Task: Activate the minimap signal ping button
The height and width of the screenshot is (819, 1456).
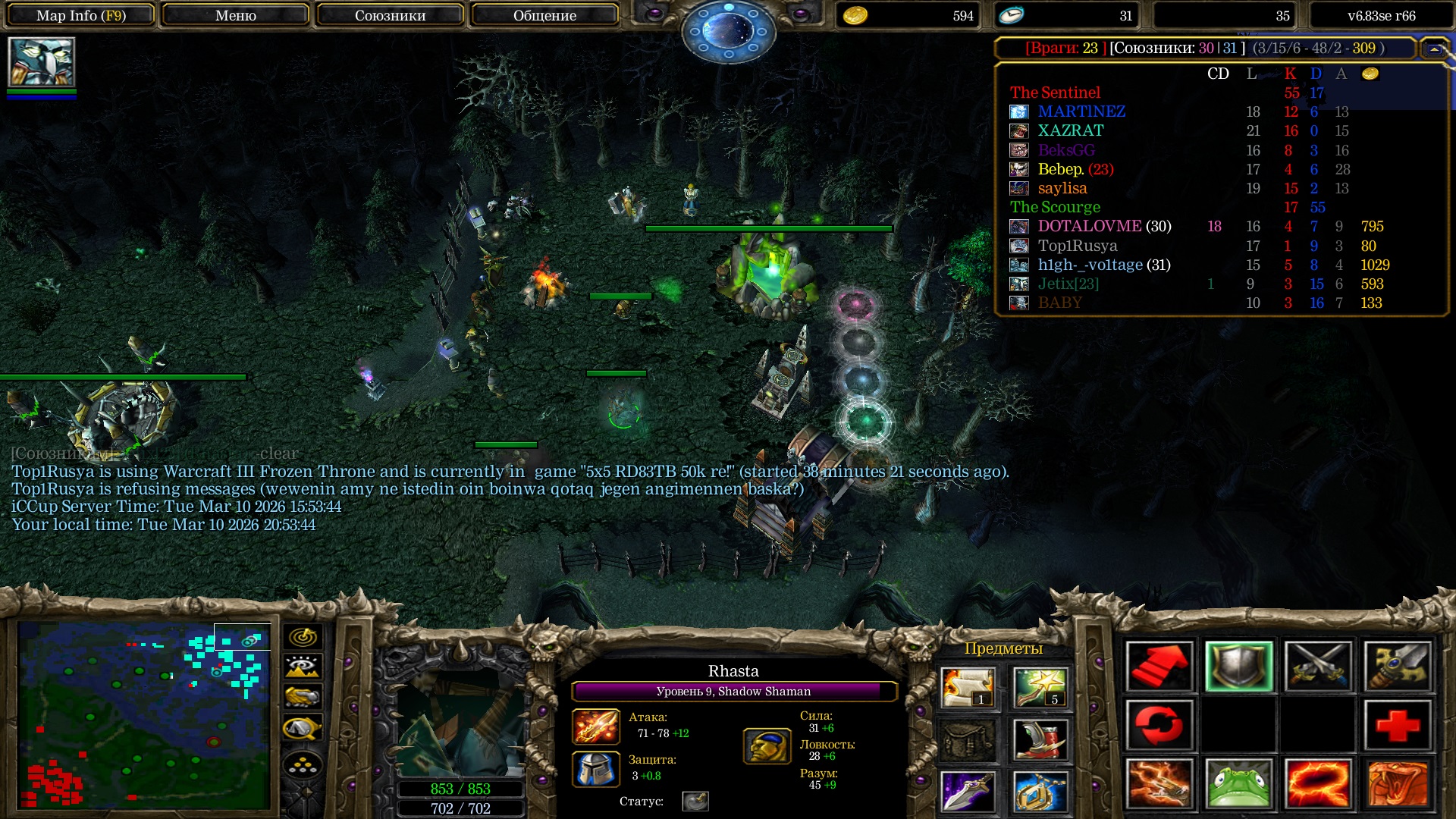Action: tap(303, 637)
